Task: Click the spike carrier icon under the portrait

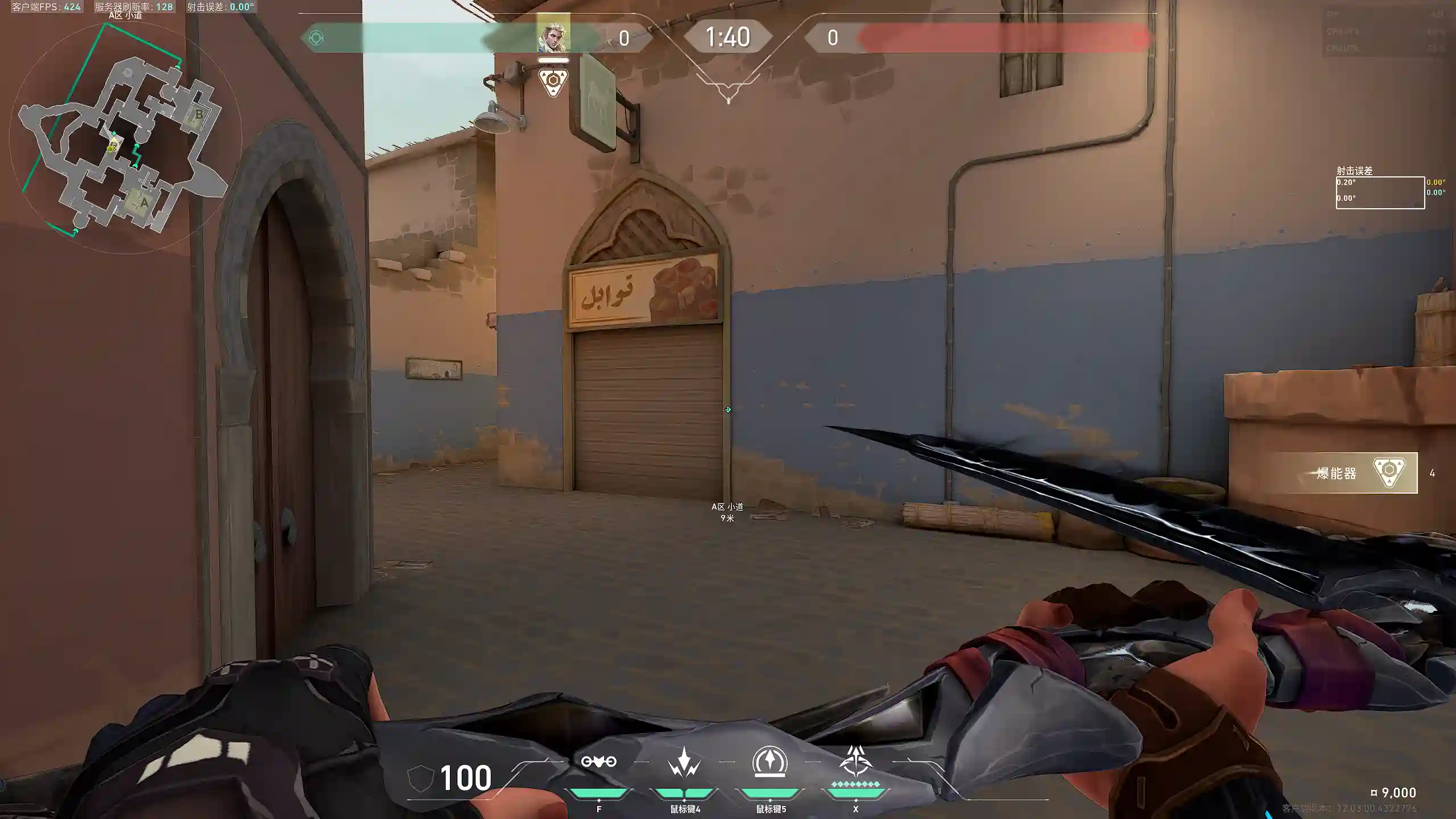Action: coord(553,82)
